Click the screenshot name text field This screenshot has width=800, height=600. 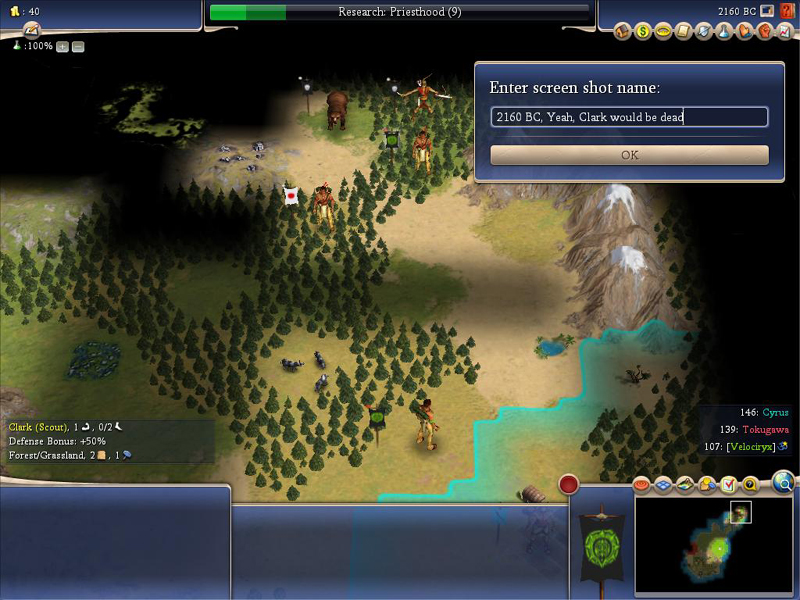629,117
